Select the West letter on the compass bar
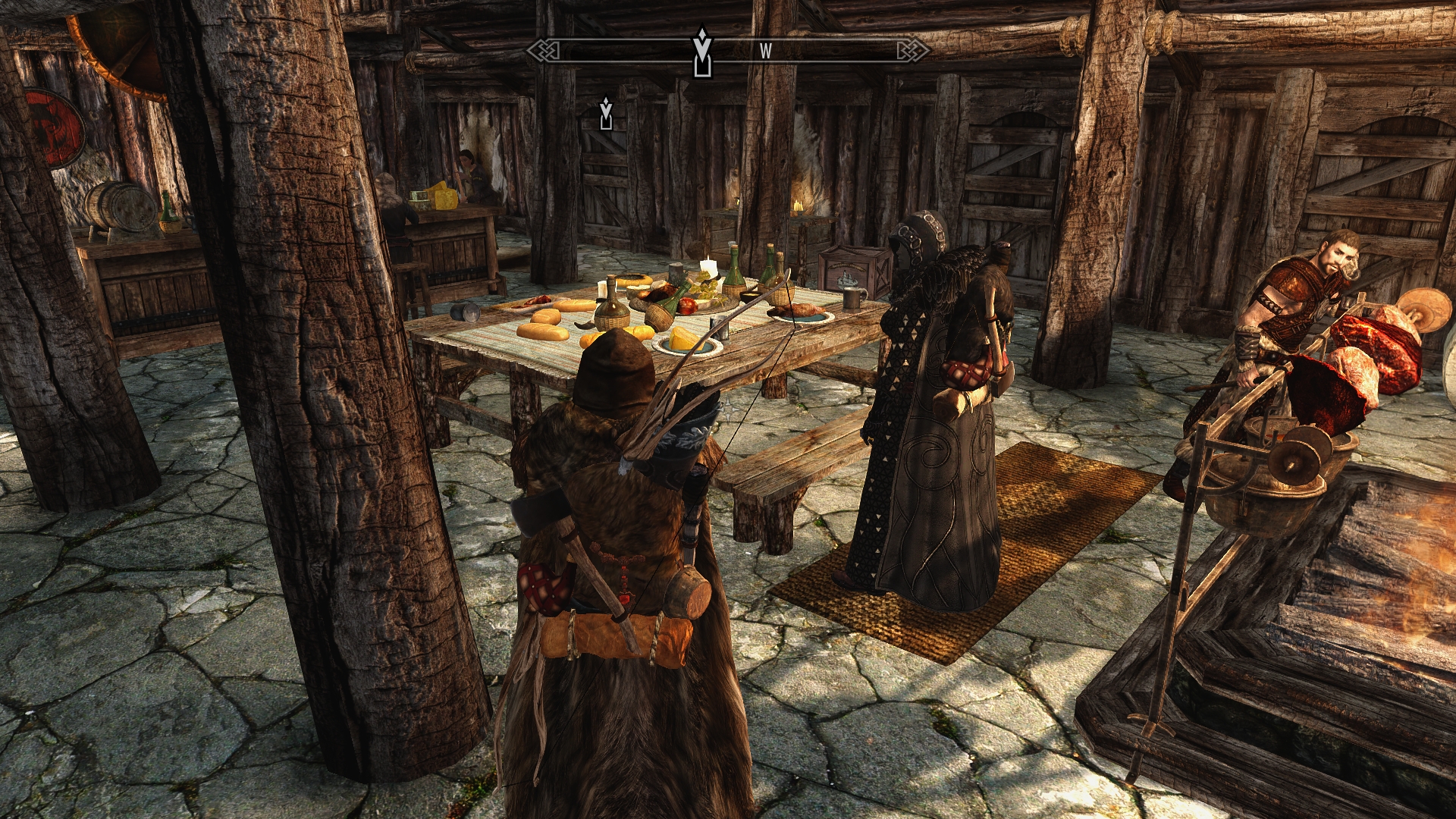Viewport: 1456px width, 819px height. point(766,52)
